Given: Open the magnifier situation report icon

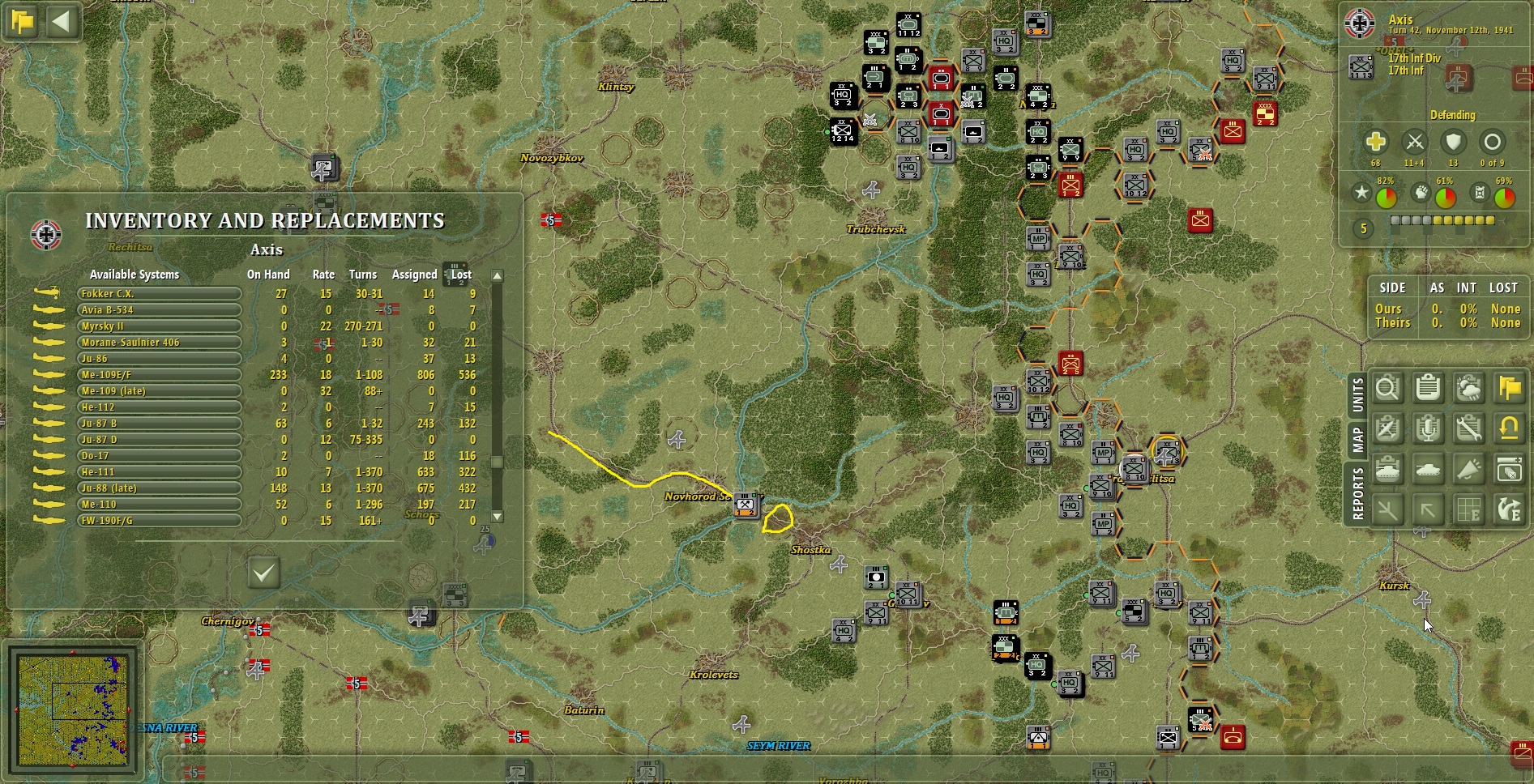Looking at the screenshot, I should (x=1388, y=389).
